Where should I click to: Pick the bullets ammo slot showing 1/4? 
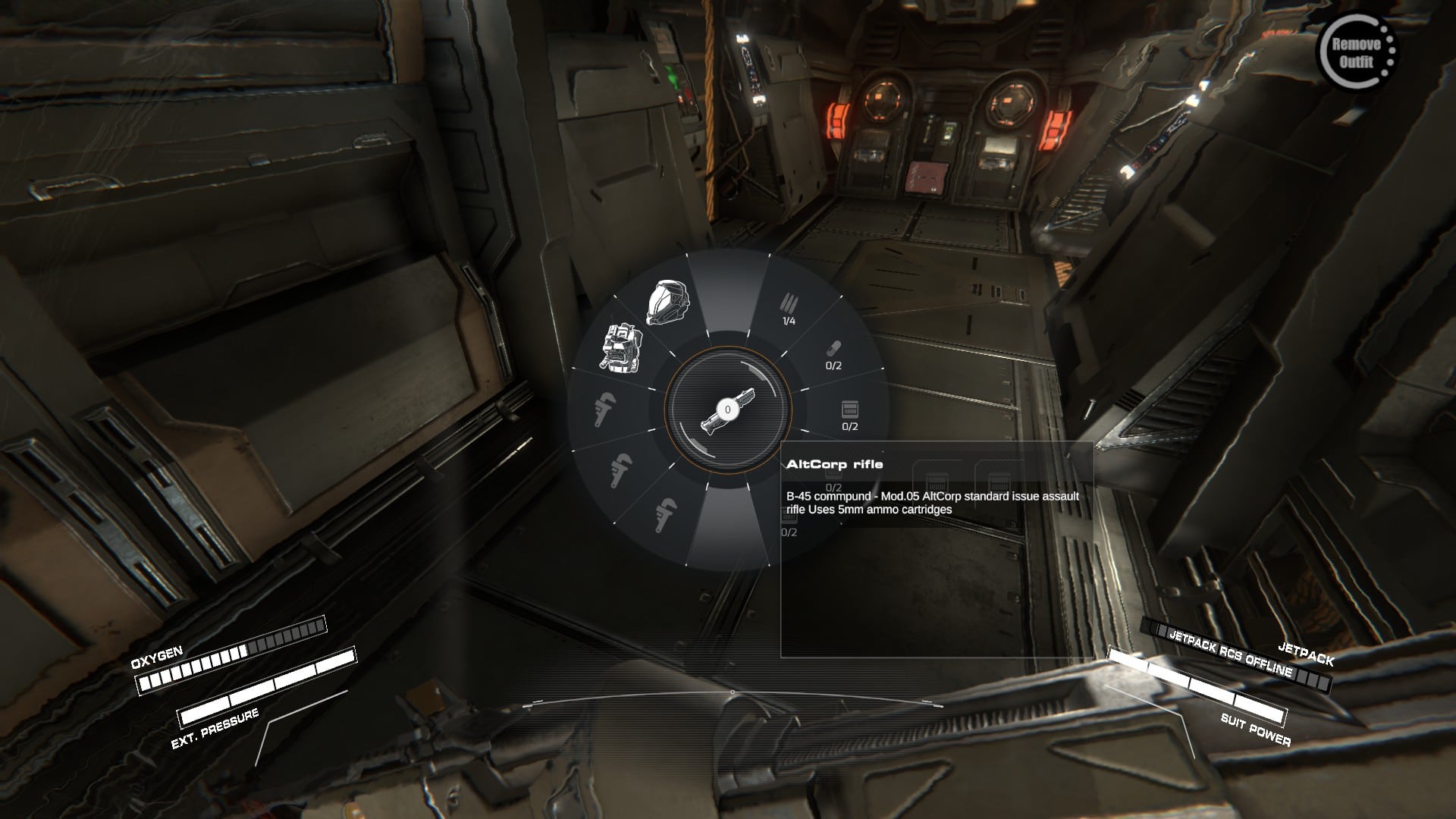point(789,309)
